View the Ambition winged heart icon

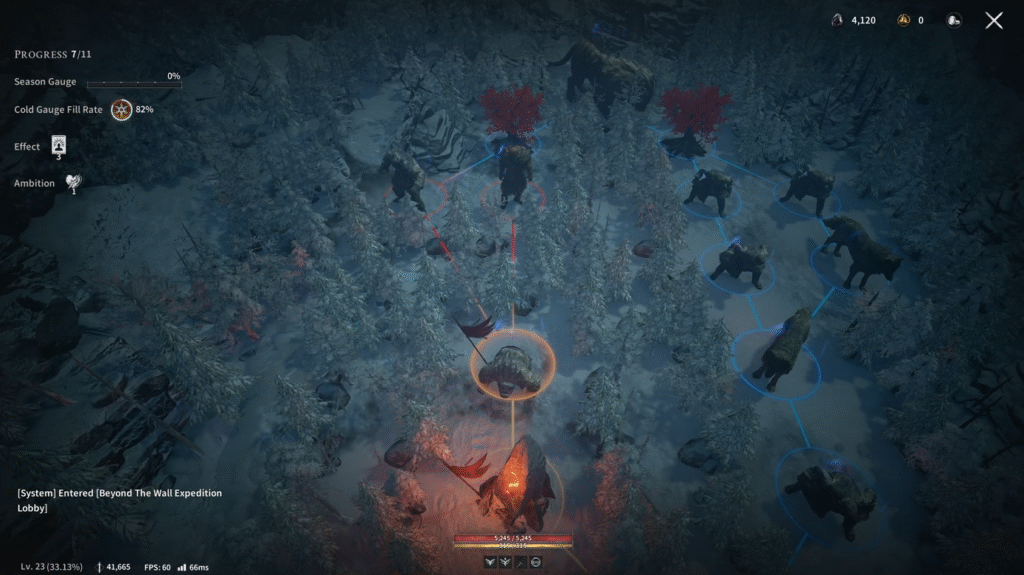73,182
